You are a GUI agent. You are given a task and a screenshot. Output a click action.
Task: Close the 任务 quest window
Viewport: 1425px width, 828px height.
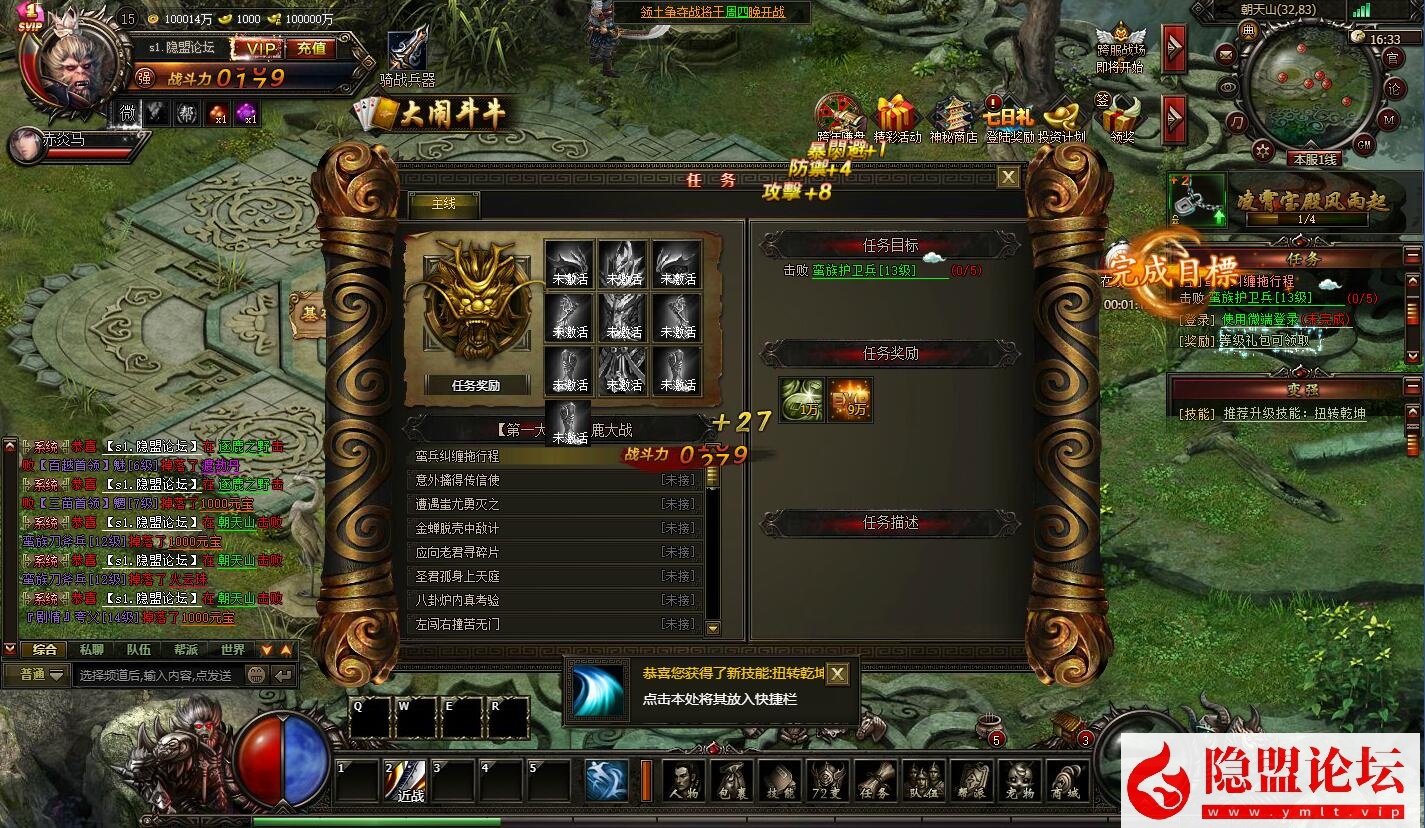tap(1008, 177)
